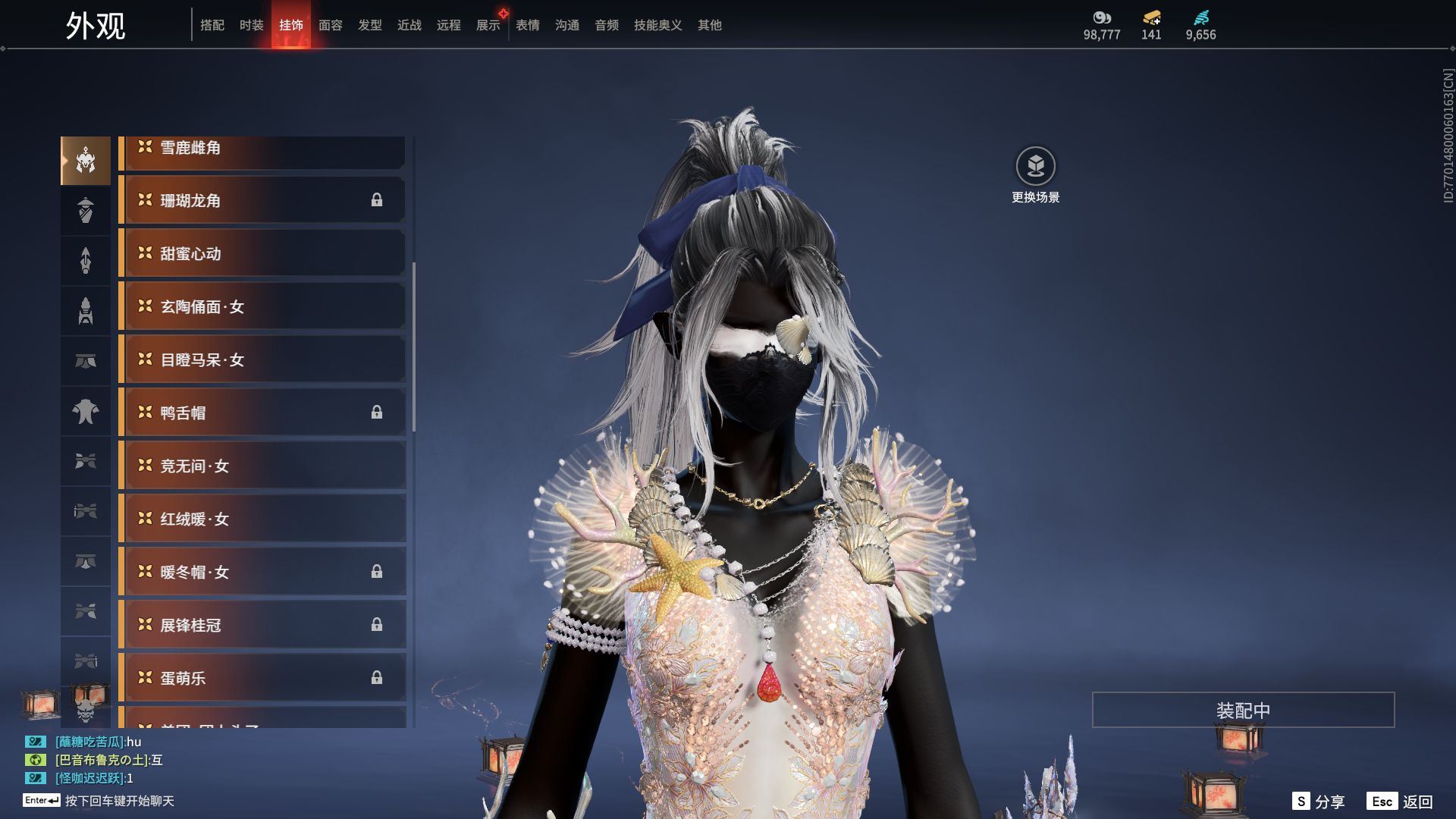Pick the 玄陶俑面·女 item

pos(263,306)
